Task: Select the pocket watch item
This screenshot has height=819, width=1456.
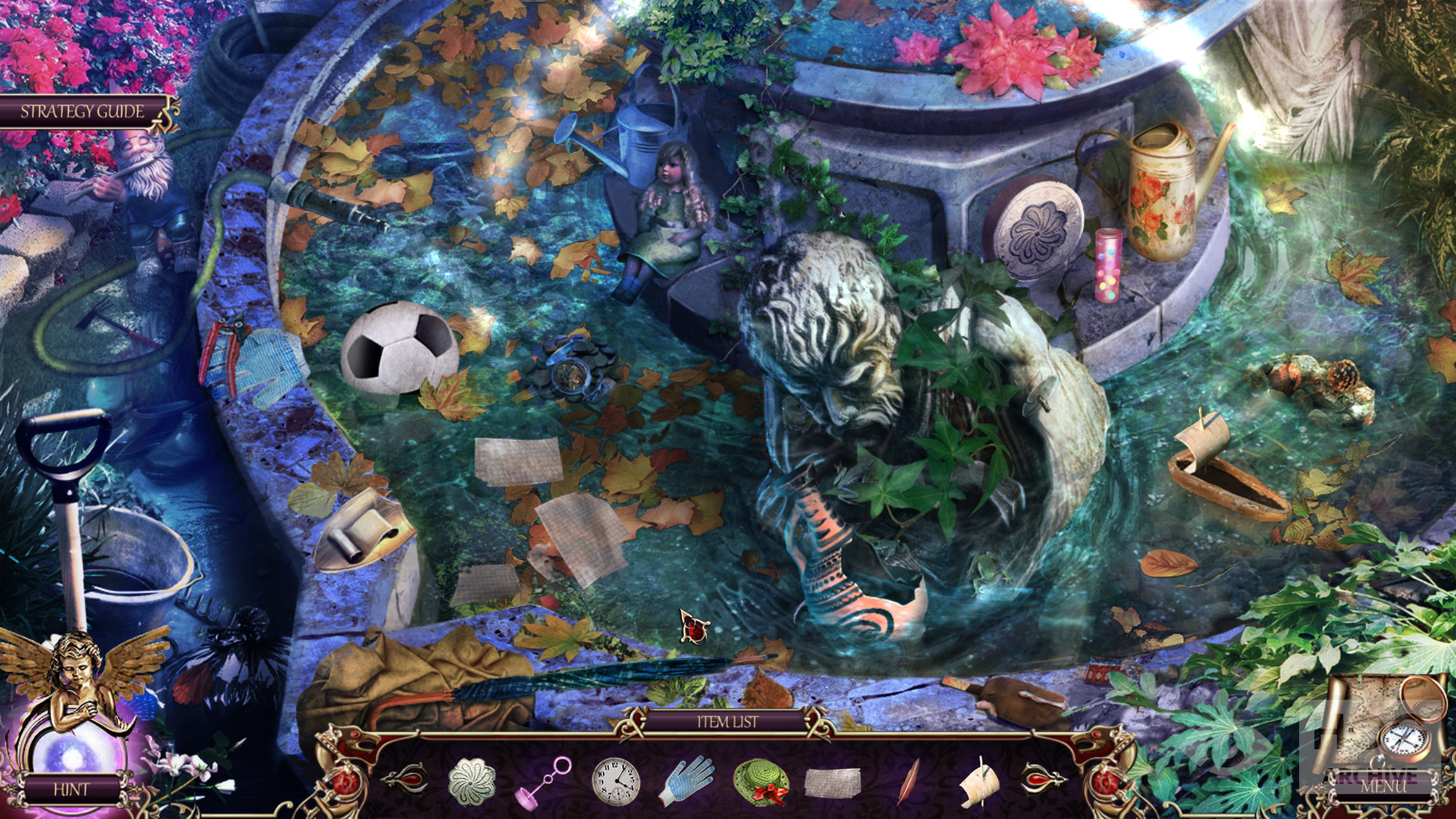Action: pyautogui.click(x=615, y=782)
